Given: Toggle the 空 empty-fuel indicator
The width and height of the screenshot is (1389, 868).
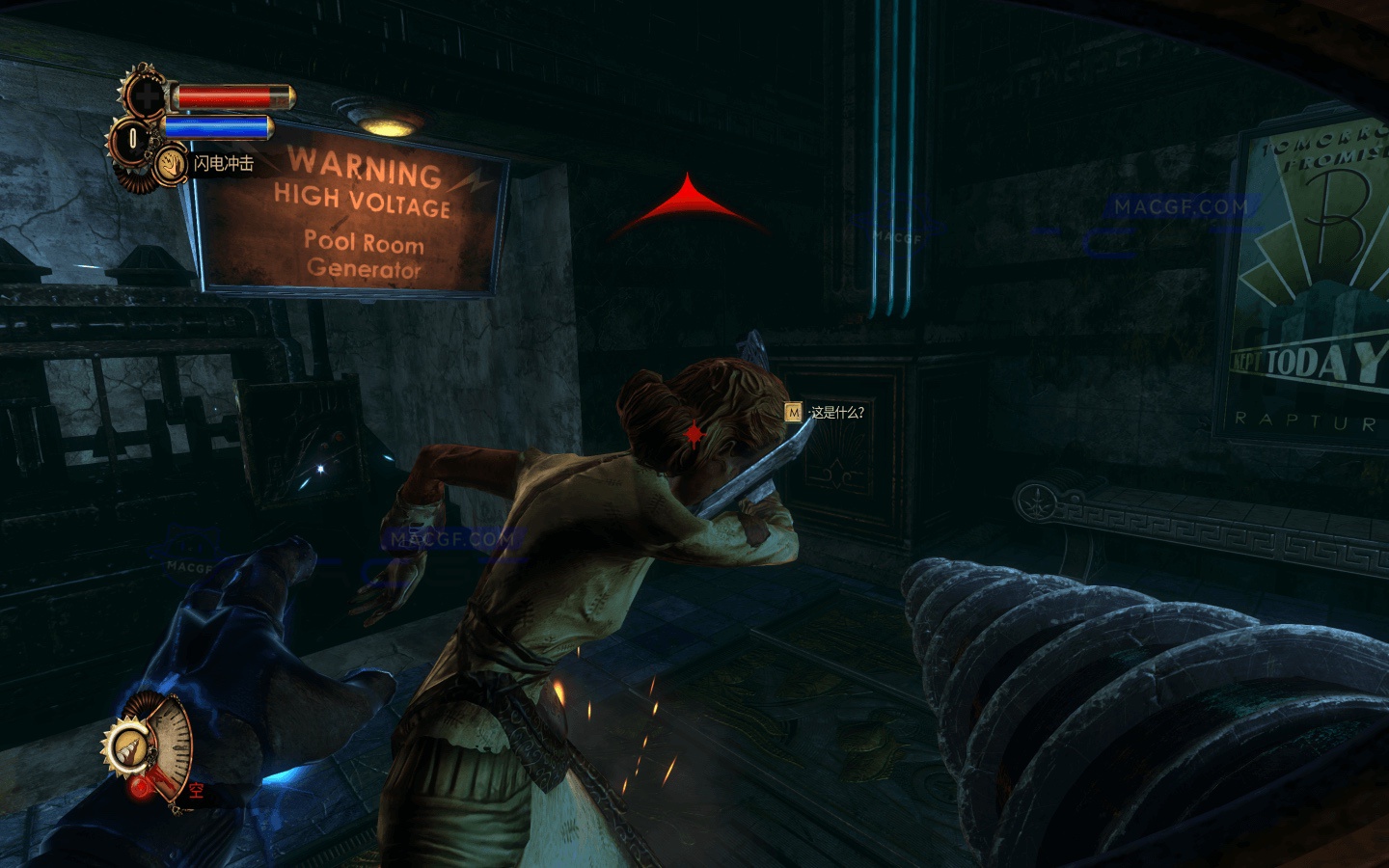Looking at the screenshot, I should (x=198, y=789).
